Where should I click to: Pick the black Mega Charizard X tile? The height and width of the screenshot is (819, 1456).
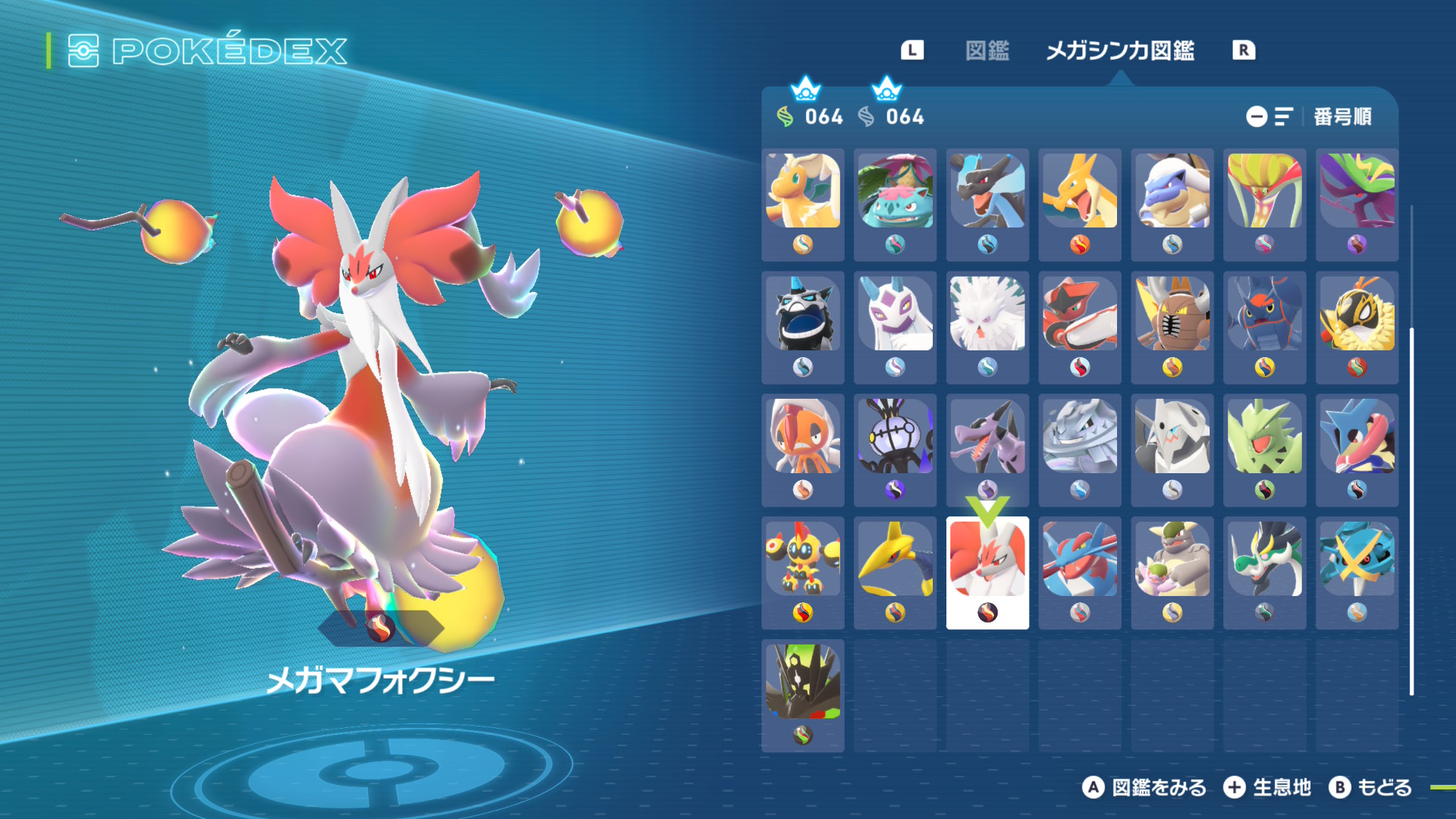[987, 203]
